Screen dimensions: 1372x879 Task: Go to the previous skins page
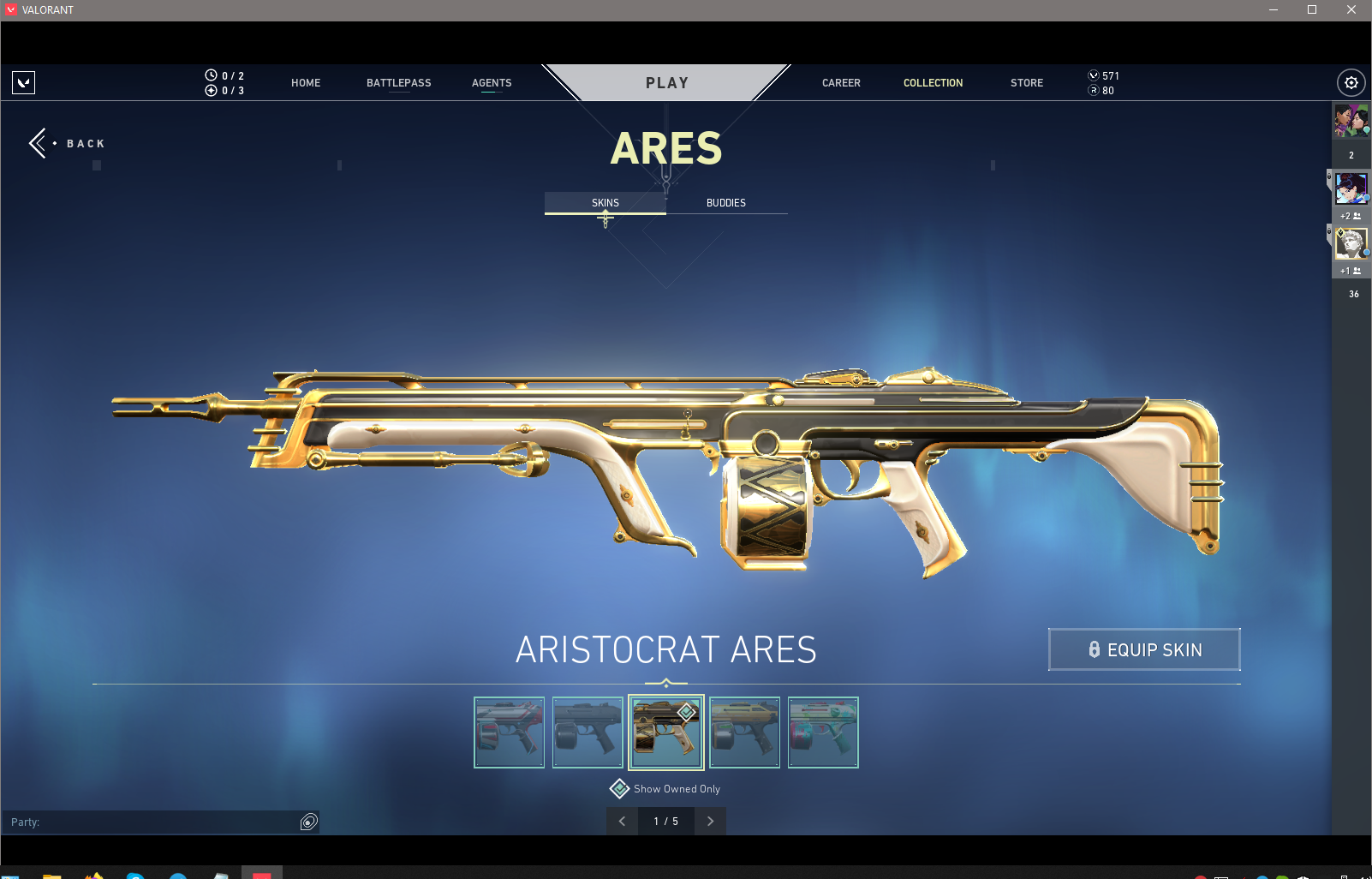pyautogui.click(x=623, y=821)
